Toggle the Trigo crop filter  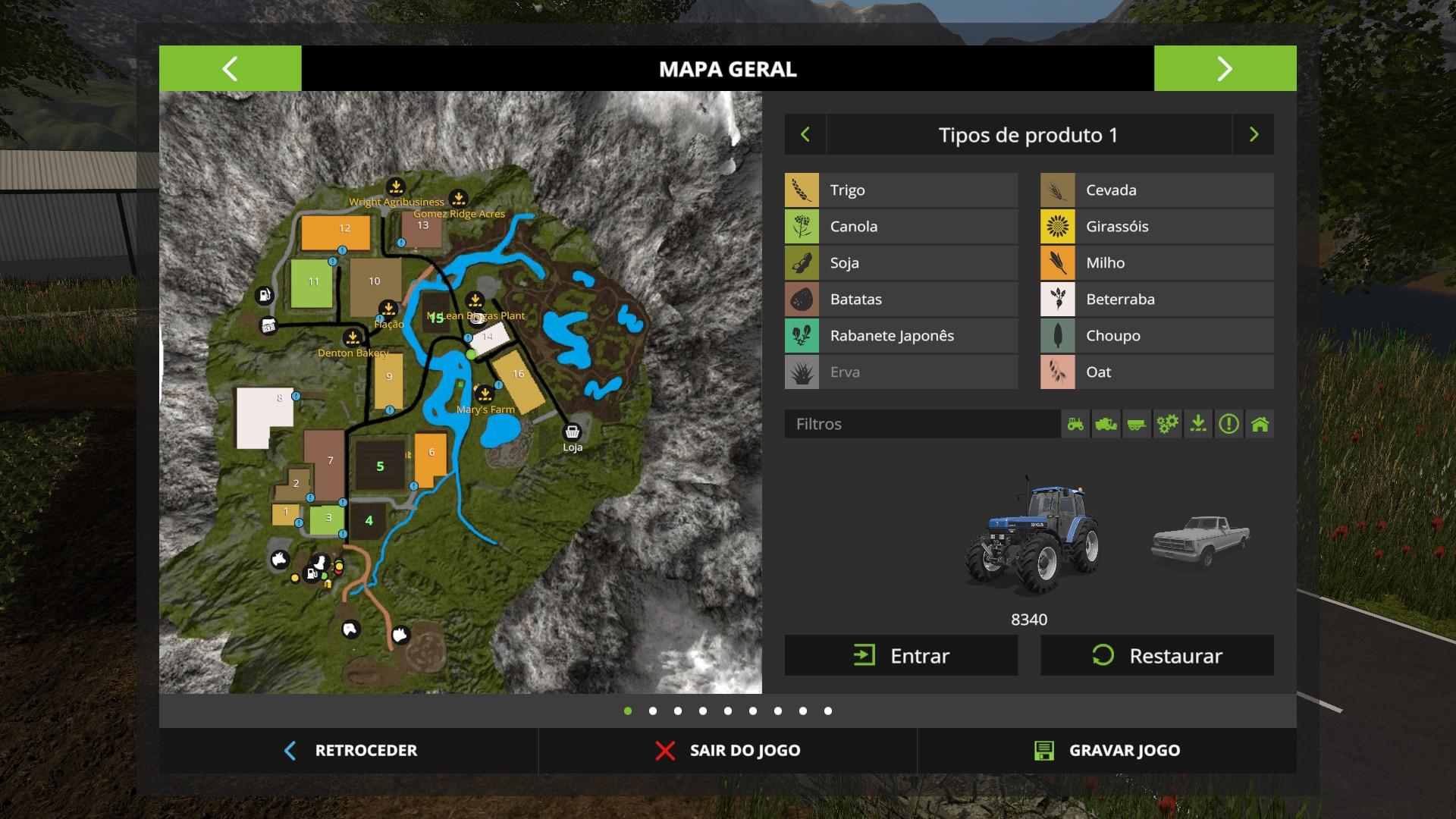click(x=901, y=190)
